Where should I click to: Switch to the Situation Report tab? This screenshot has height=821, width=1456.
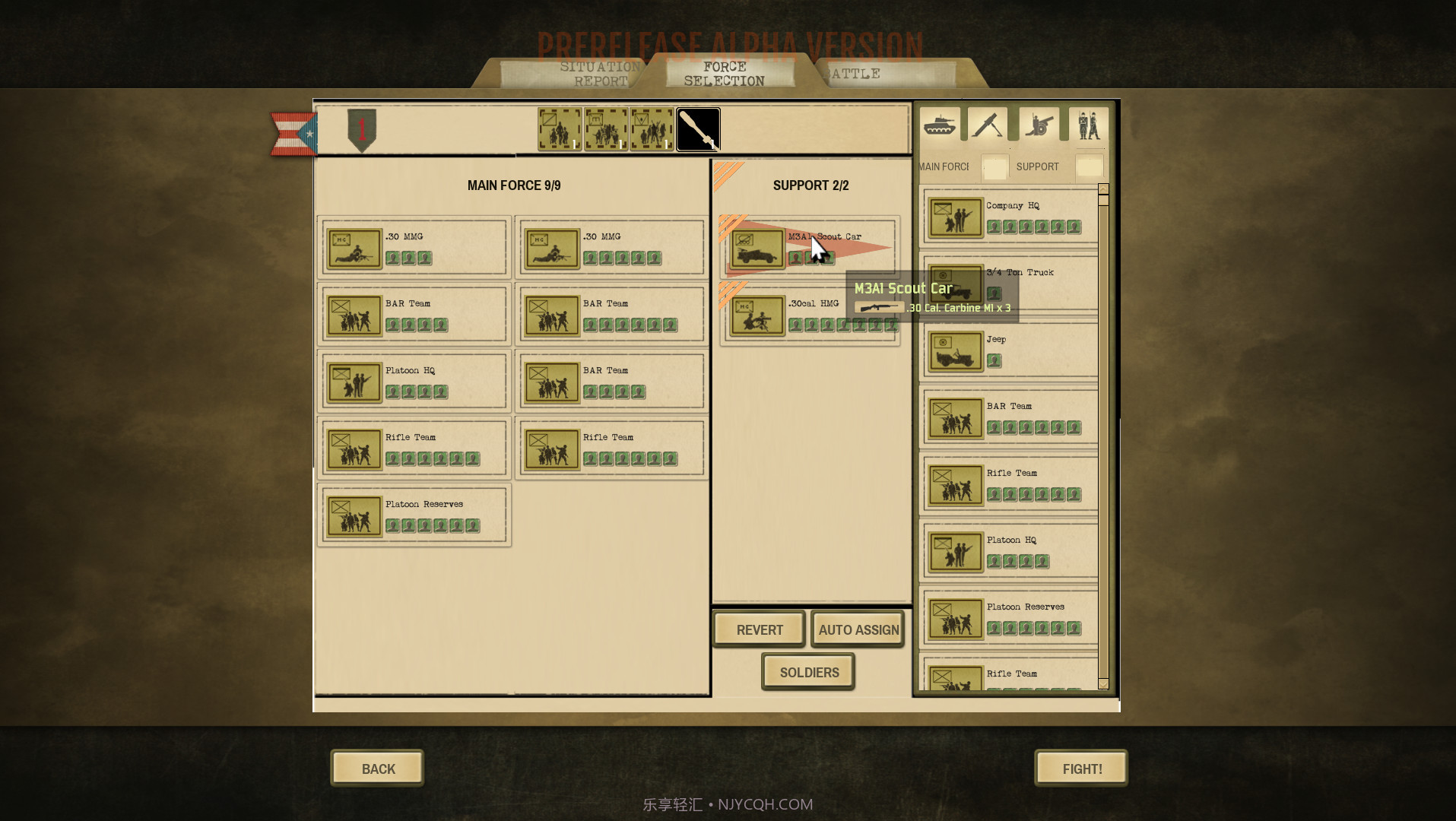(x=598, y=73)
